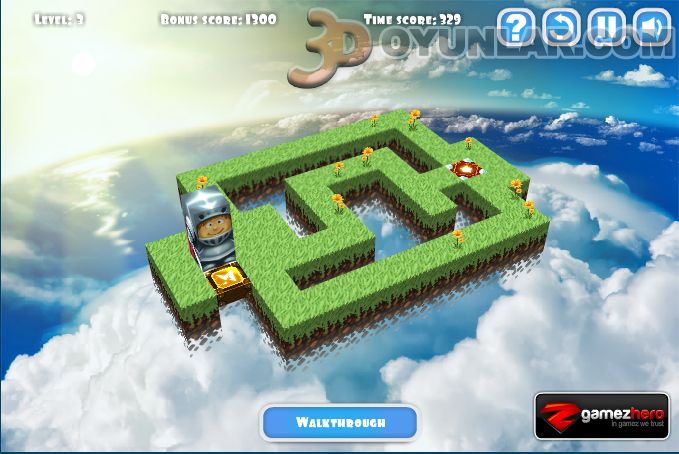The width and height of the screenshot is (679, 454).
Task: Pause the game
Action: point(607,27)
